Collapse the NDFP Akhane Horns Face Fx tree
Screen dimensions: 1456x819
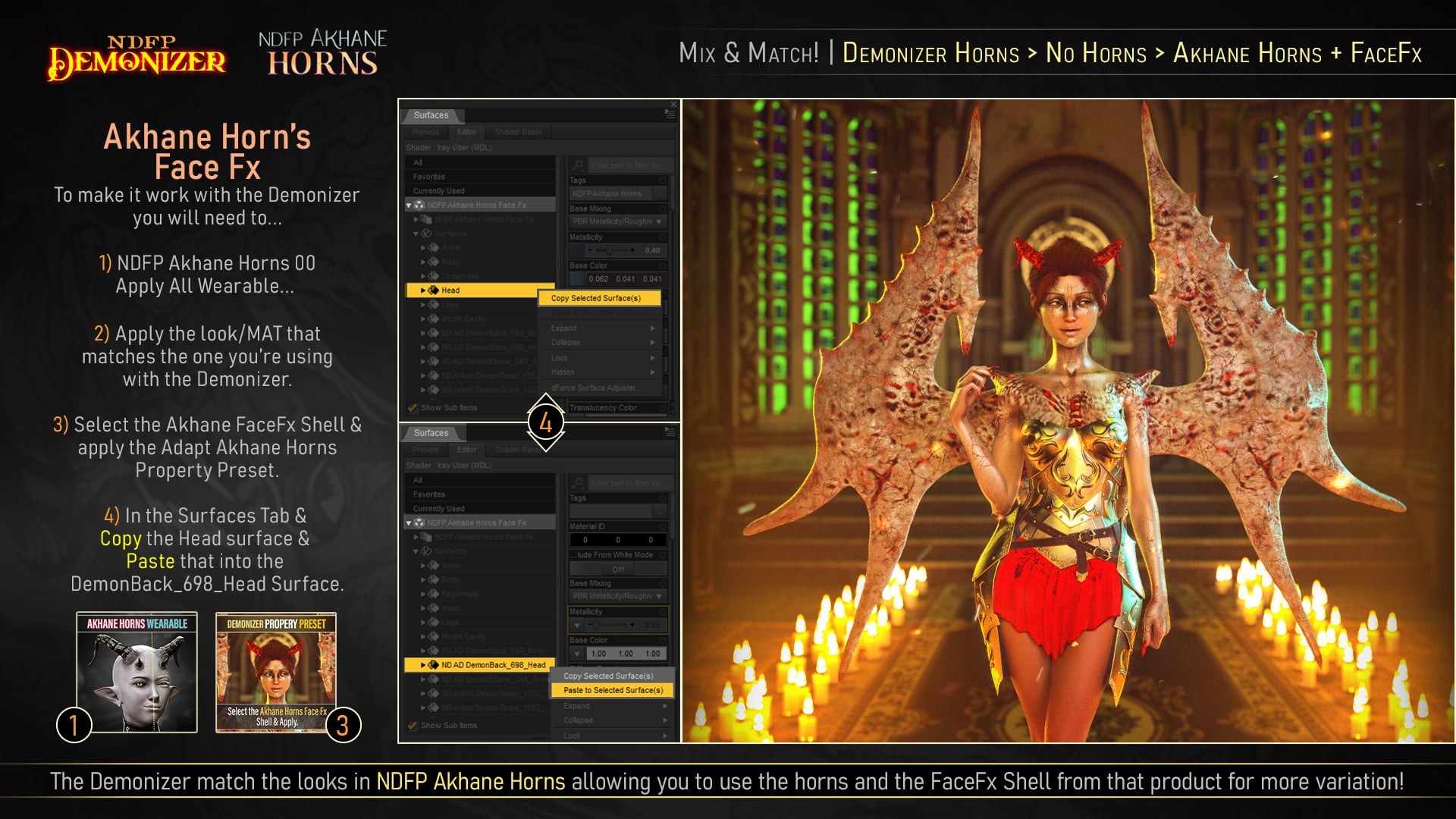click(407, 205)
